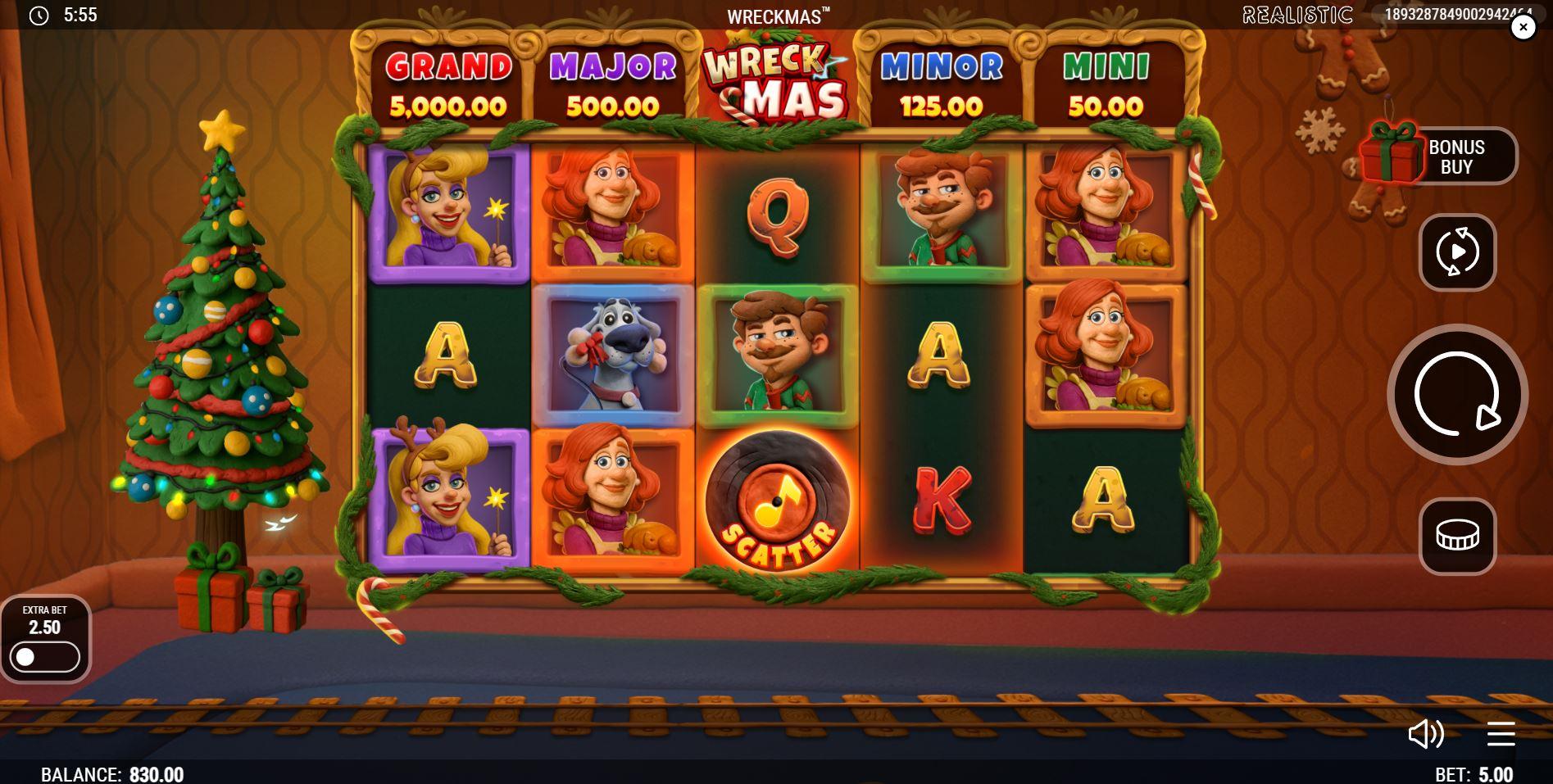Dismiss overlay with the X button

tap(1523, 27)
